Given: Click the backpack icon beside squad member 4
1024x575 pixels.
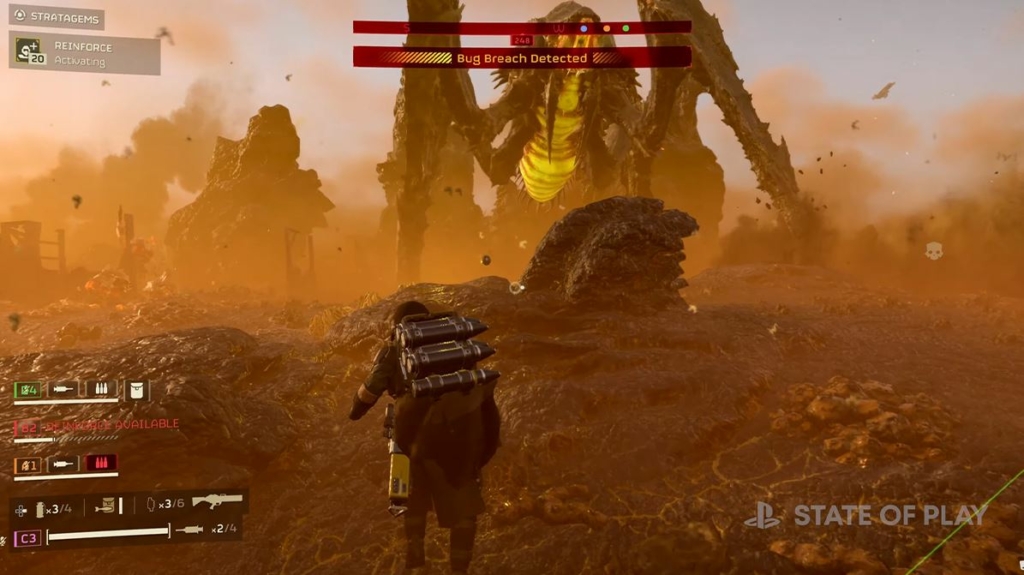Looking at the screenshot, I should pos(136,389).
